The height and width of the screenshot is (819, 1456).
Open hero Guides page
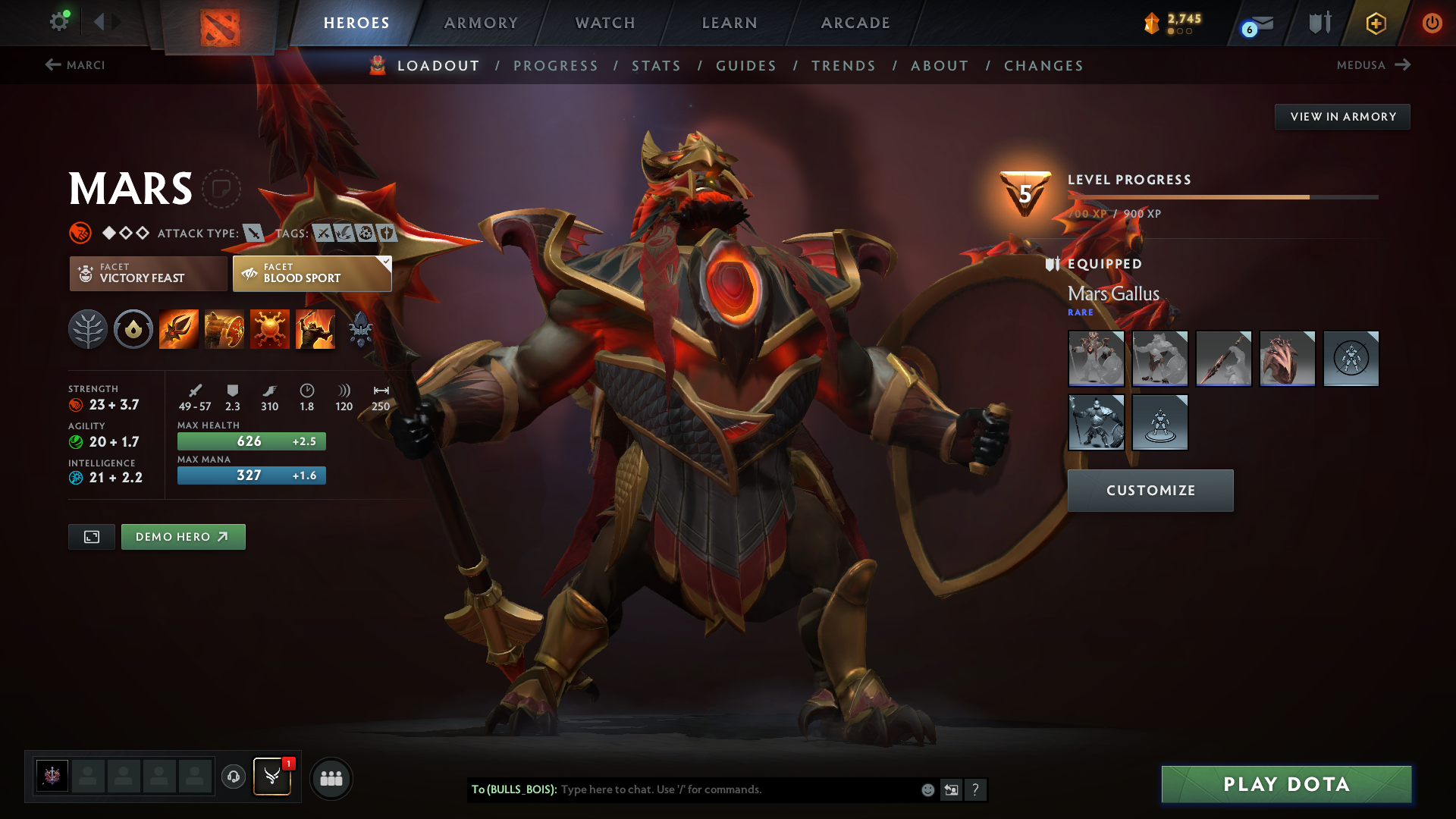tap(746, 66)
